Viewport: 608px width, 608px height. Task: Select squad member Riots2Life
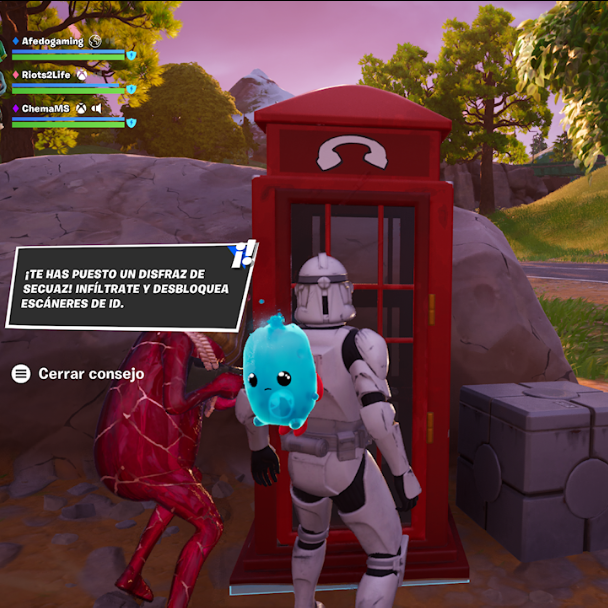[x=47, y=74]
